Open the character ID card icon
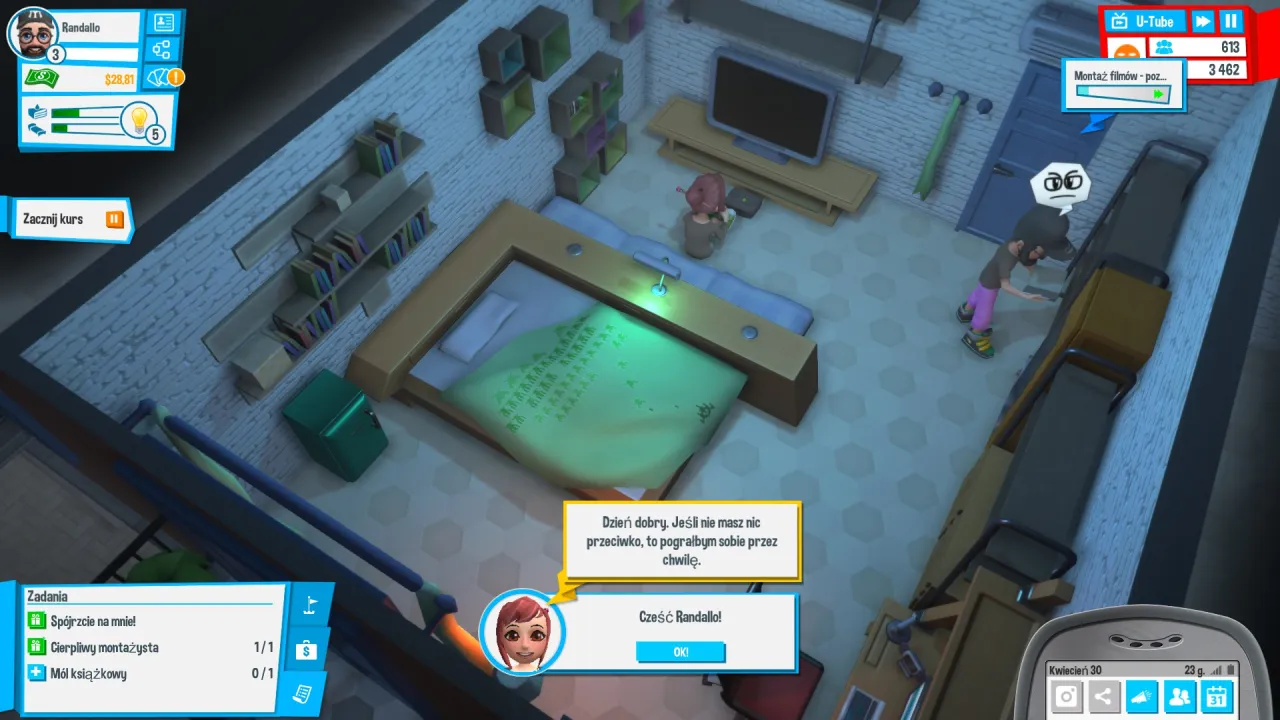Screen dimensions: 1280x720 tap(161, 22)
